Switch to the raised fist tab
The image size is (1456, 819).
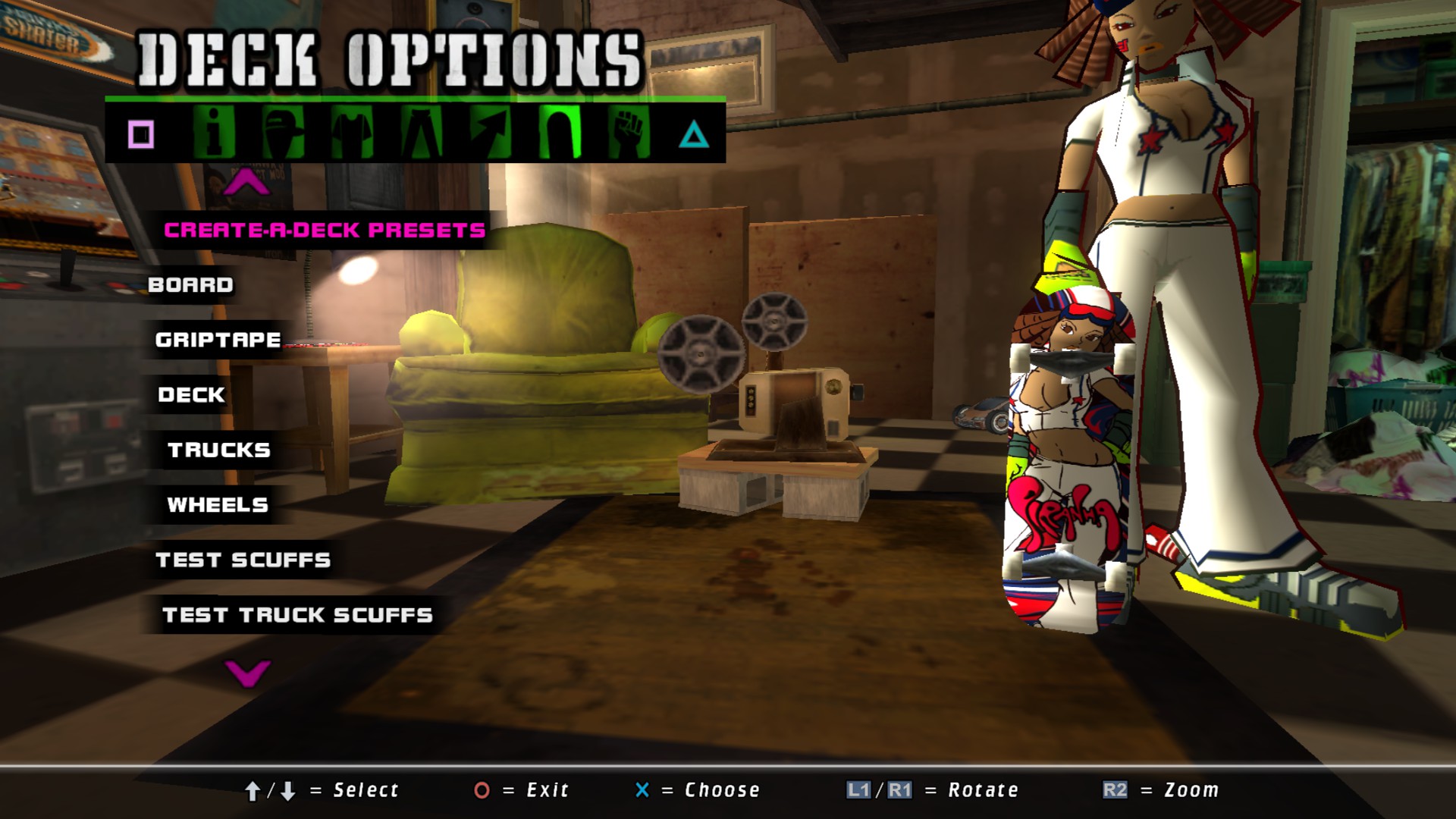coord(629,132)
